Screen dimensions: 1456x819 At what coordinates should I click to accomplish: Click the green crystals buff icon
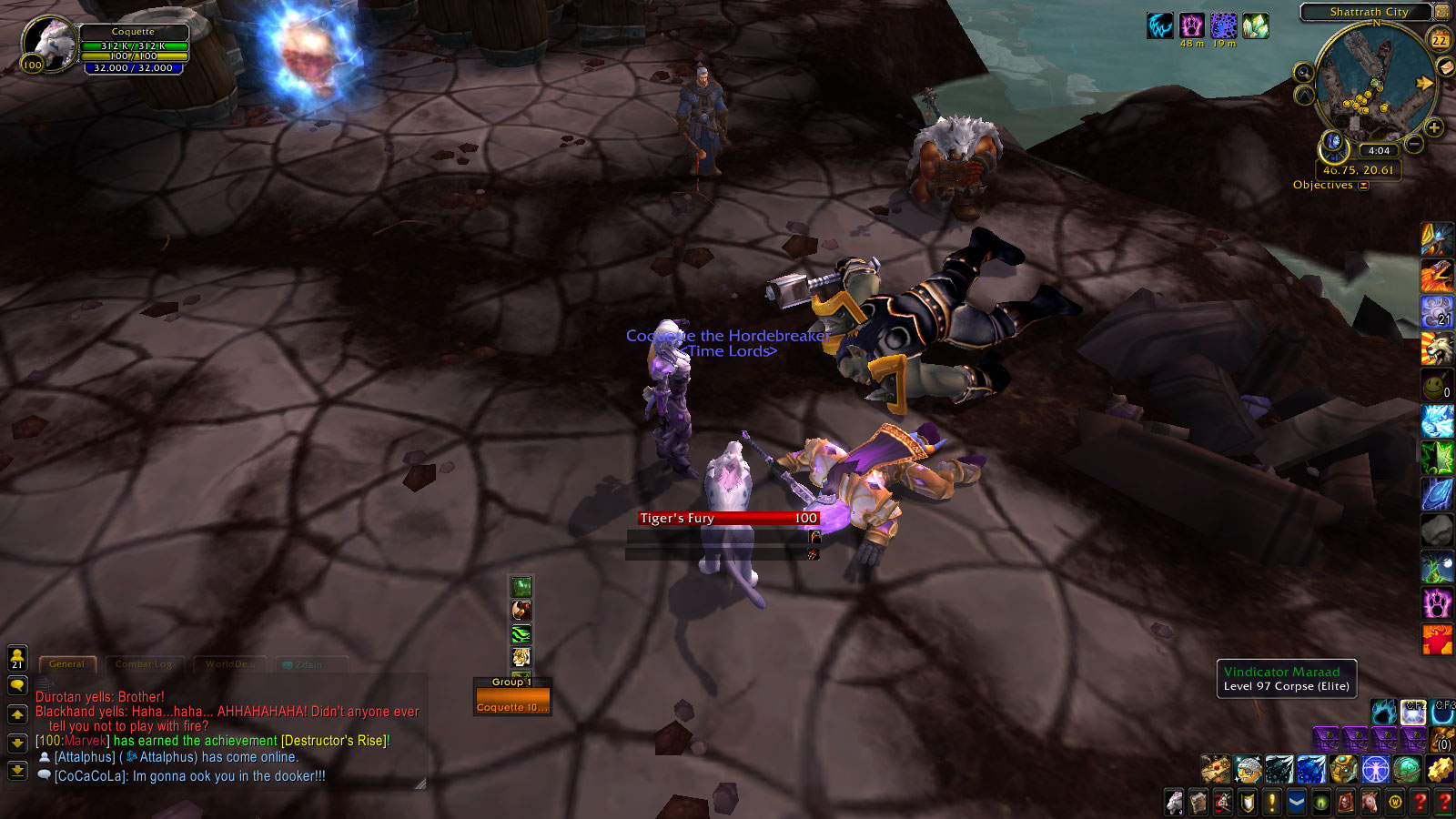pos(1256,26)
